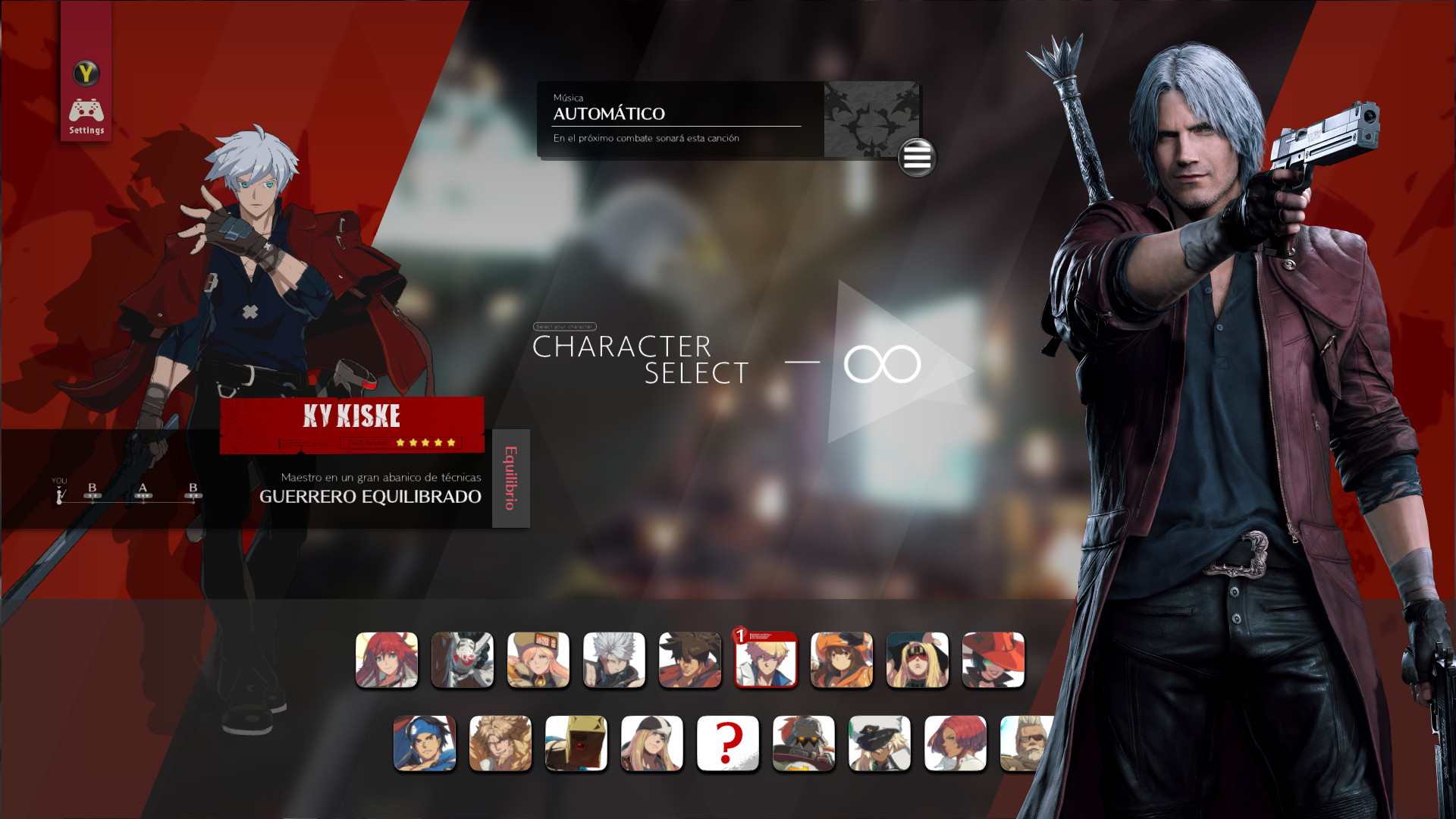Viewport: 1456px width, 819px height.
Task: Select Sol Badguy's character portrait
Action: pos(690,660)
